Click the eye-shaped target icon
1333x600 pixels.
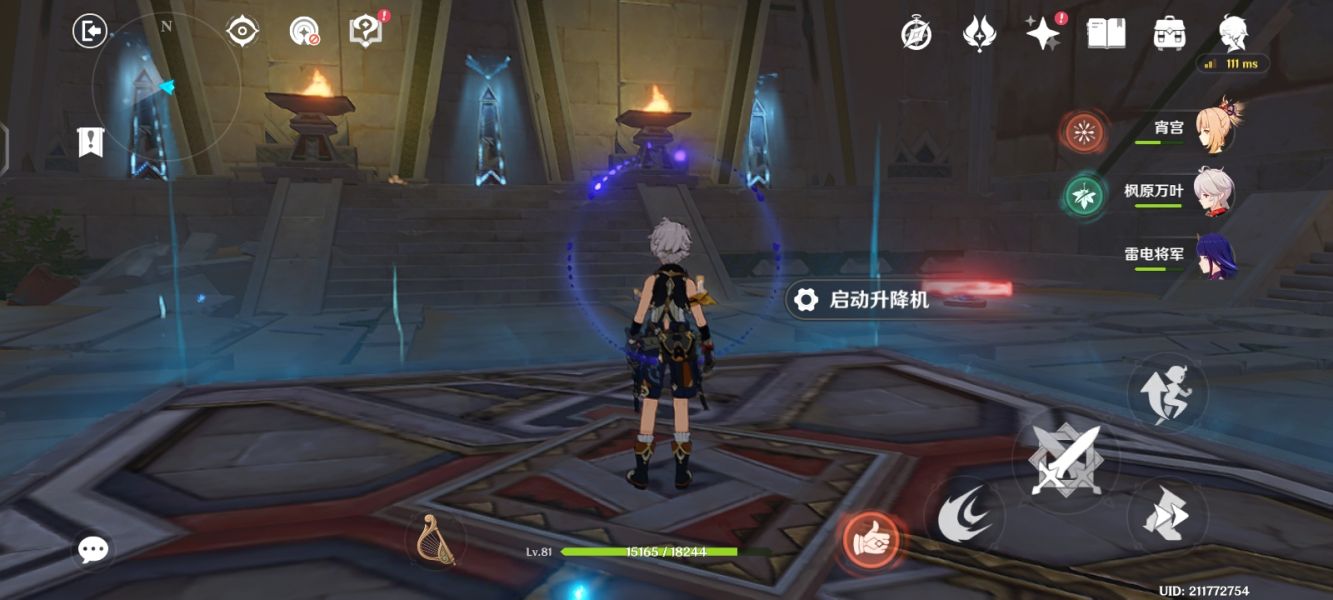(x=242, y=31)
